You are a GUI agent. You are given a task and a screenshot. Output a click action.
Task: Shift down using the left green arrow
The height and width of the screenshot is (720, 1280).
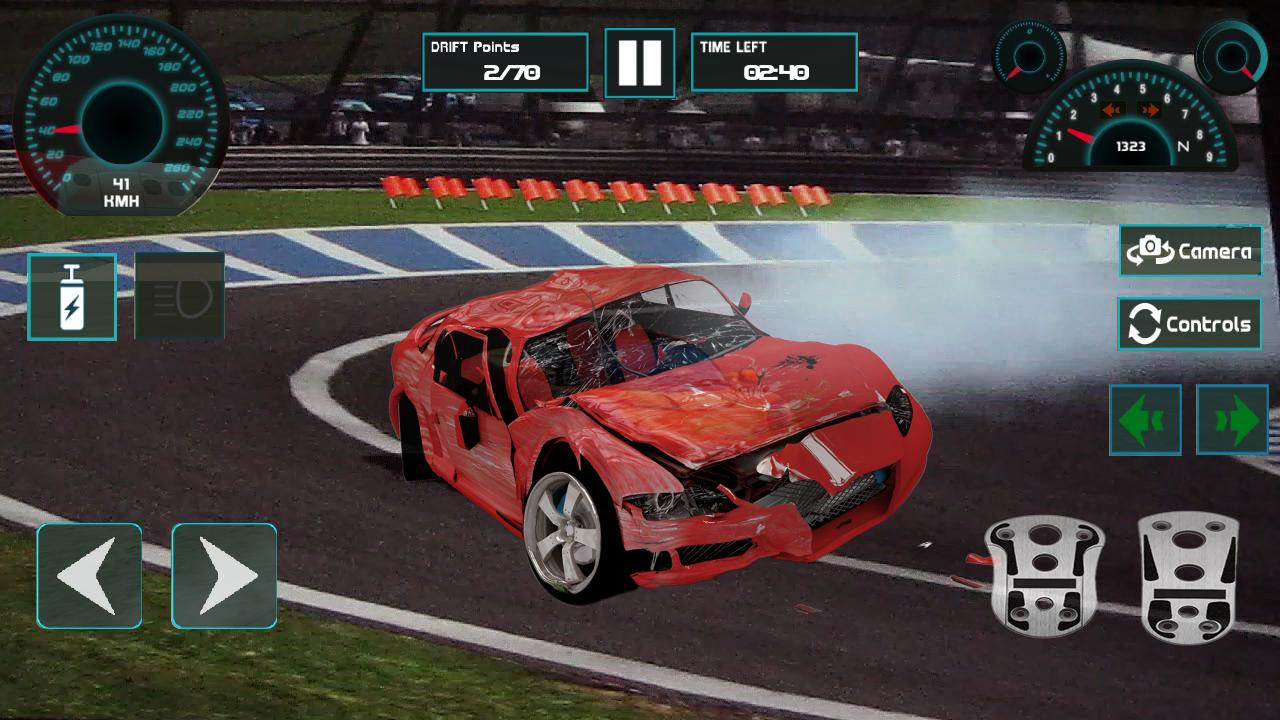click(1146, 420)
